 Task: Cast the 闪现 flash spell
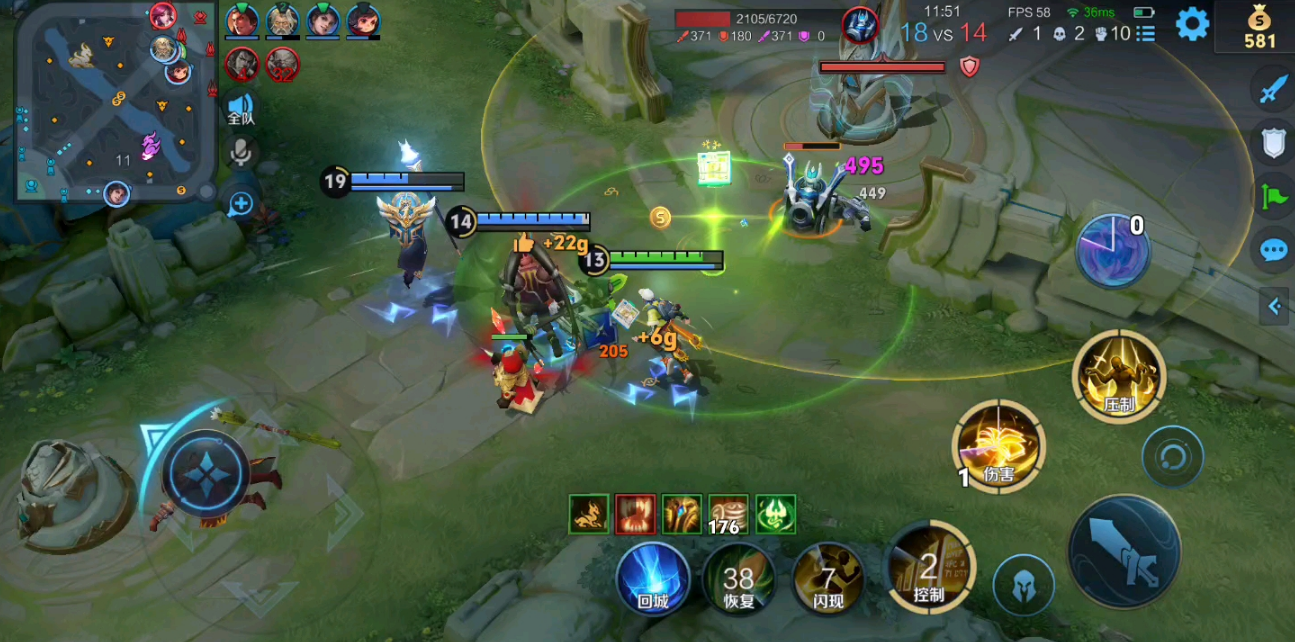(828, 580)
